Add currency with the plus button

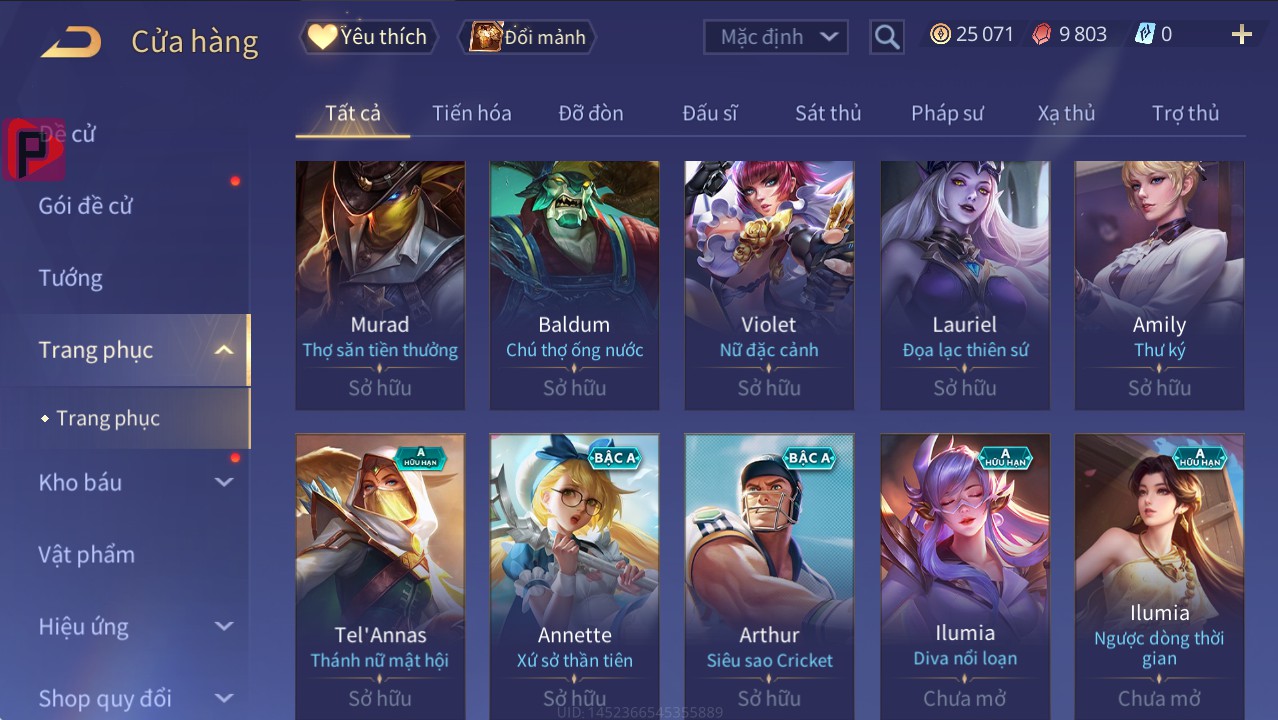[1241, 35]
